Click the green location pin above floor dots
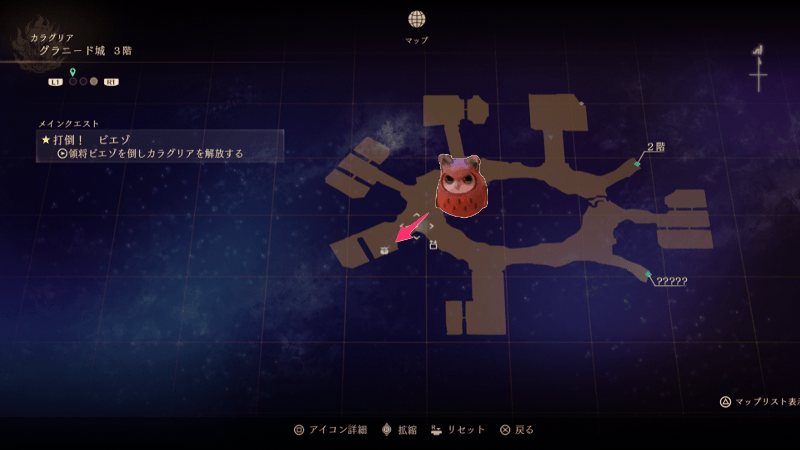Viewport: 800px width, 450px height. coord(73,71)
